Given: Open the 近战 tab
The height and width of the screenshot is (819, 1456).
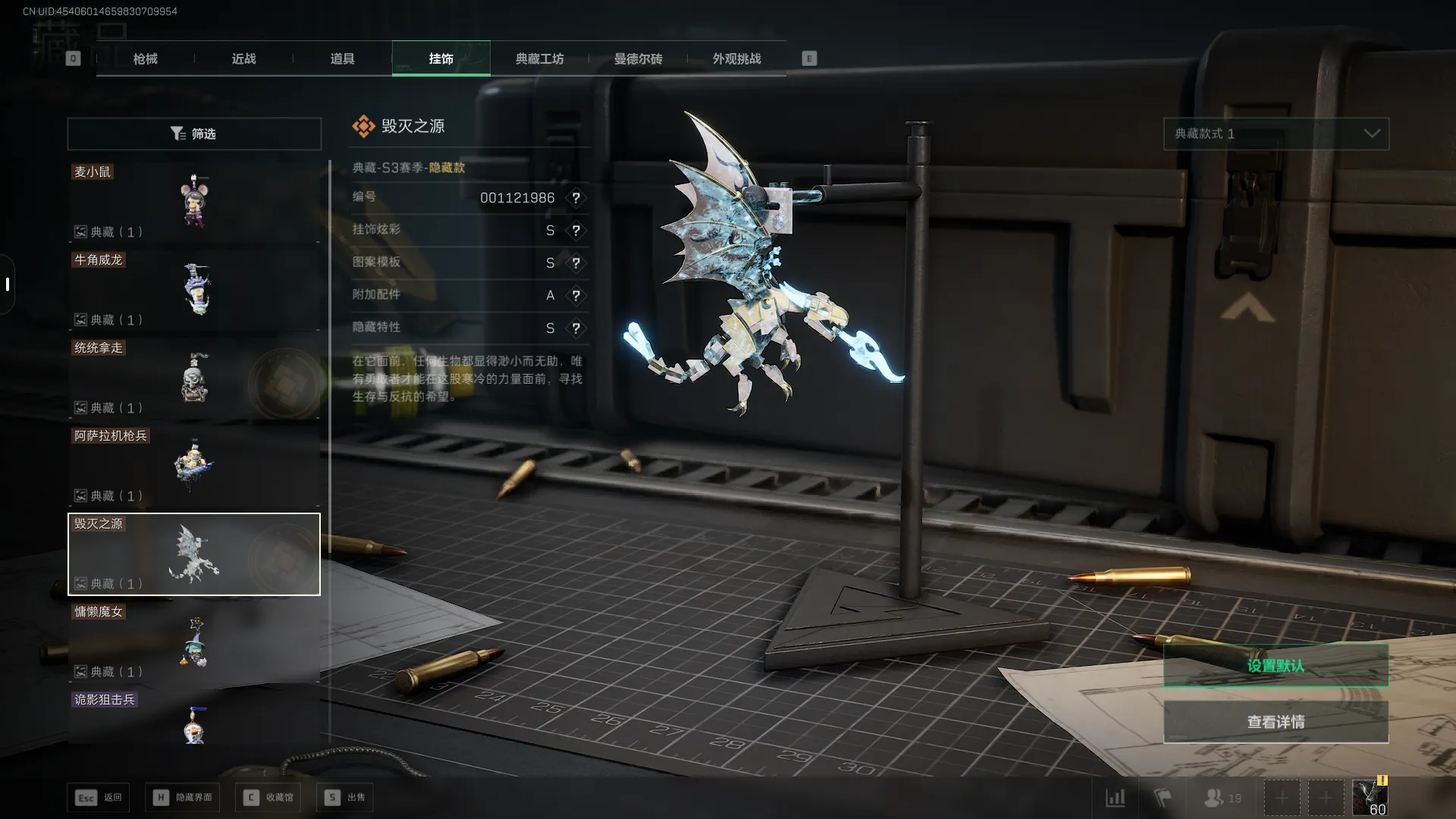Looking at the screenshot, I should click(x=243, y=58).
